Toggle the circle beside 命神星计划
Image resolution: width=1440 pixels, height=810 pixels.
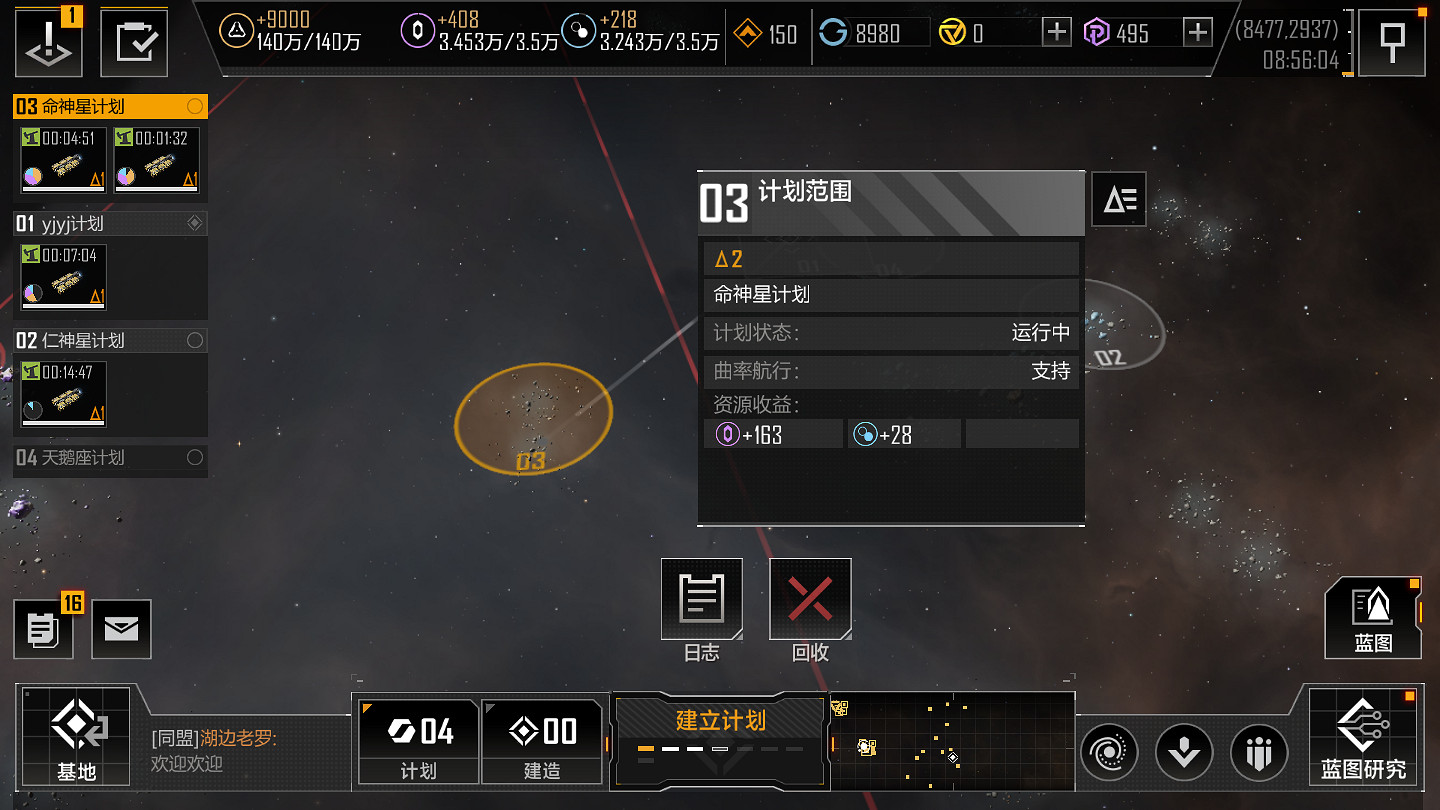196,106
